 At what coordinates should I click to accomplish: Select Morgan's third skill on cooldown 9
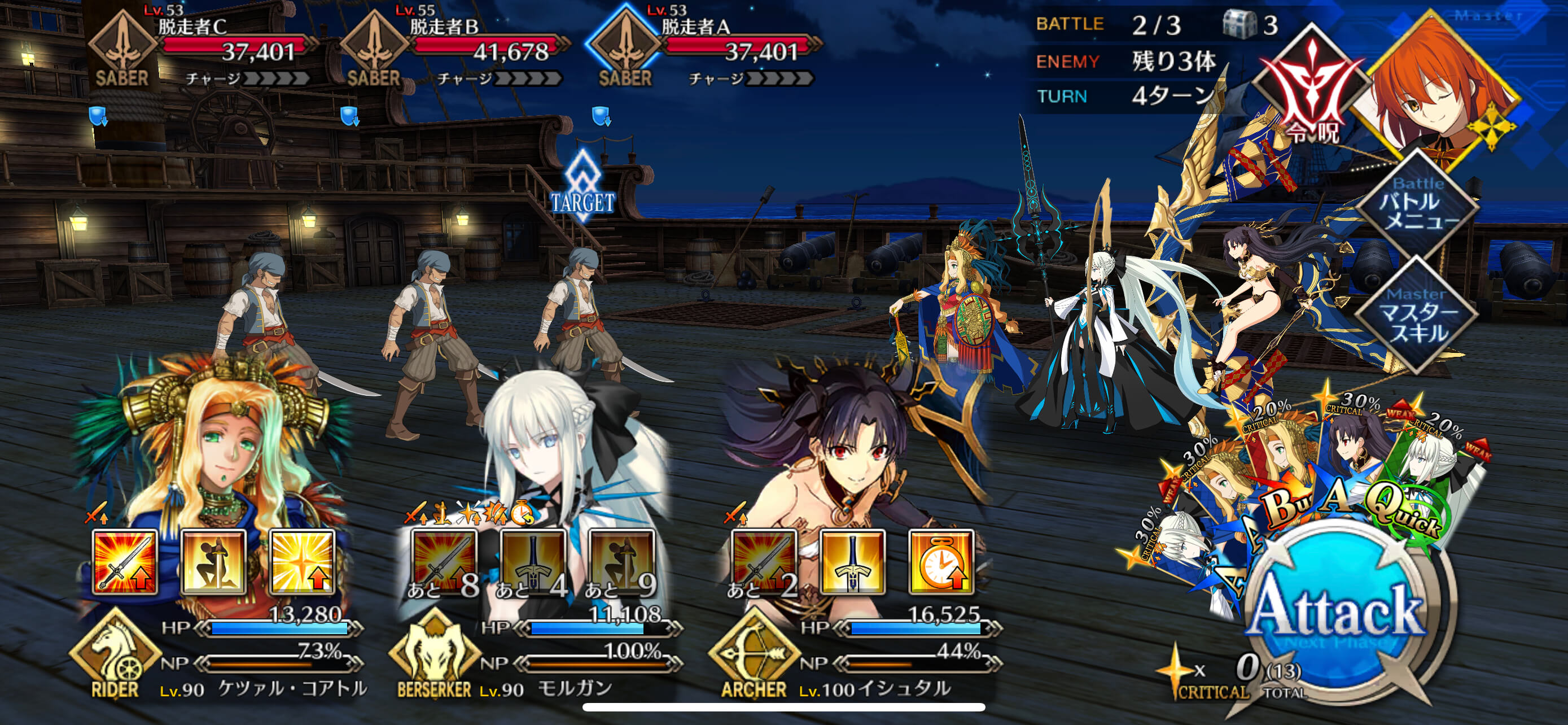click(621, 562)
